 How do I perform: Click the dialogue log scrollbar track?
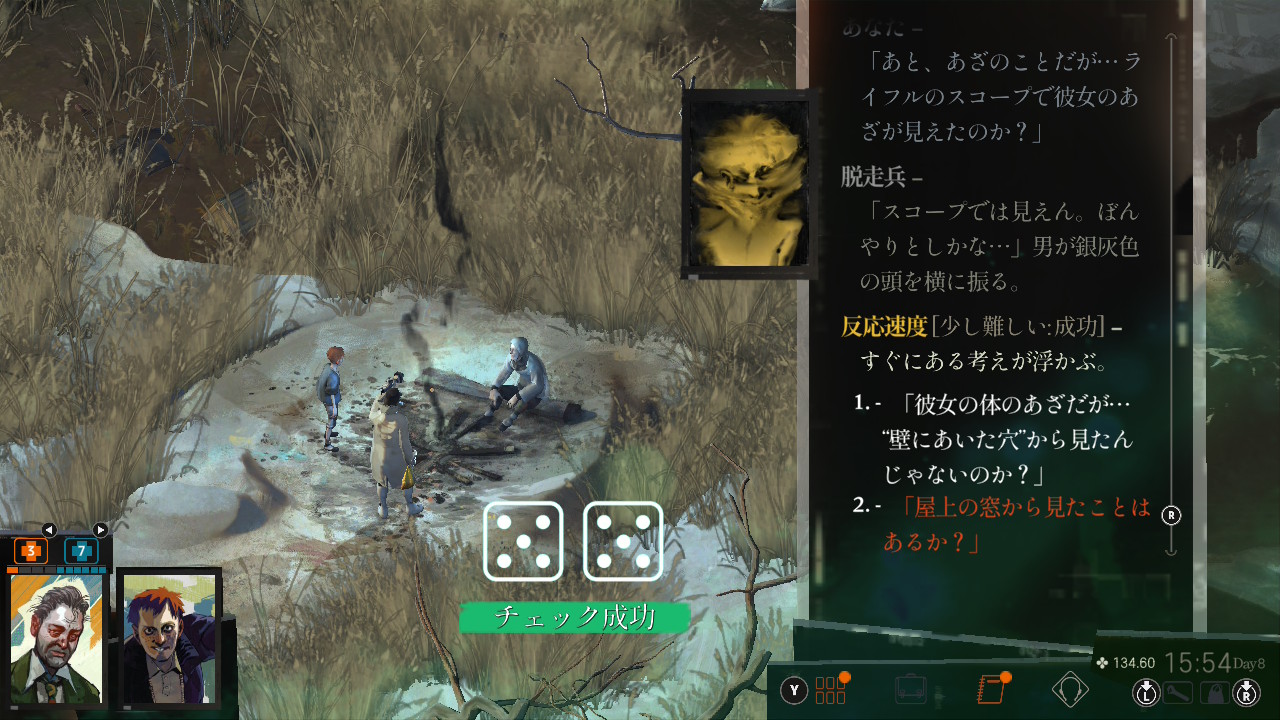coord(1172,300)
